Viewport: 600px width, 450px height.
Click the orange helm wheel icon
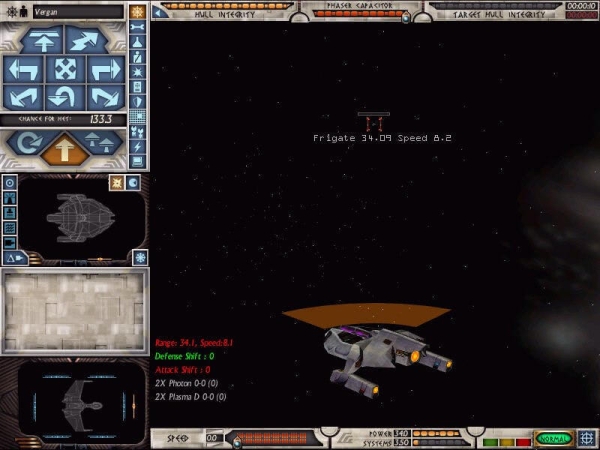click(x=137, y=11)
